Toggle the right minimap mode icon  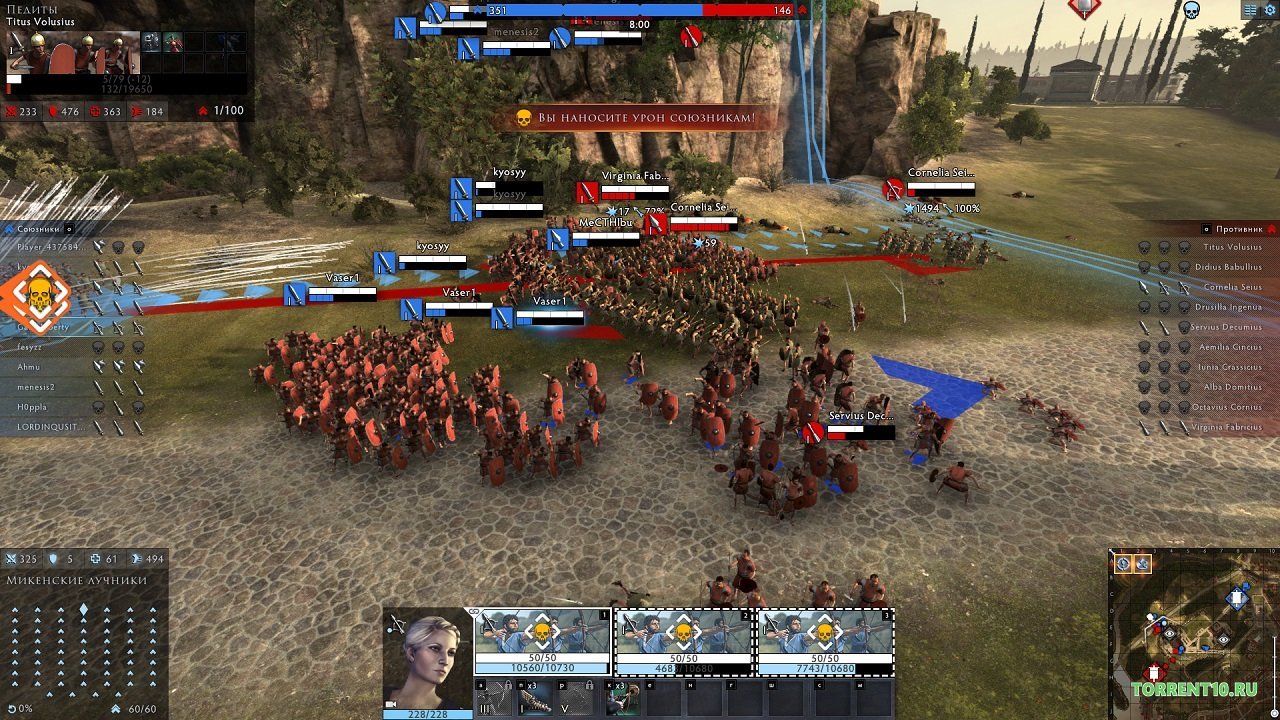(x=1140, y=563)
